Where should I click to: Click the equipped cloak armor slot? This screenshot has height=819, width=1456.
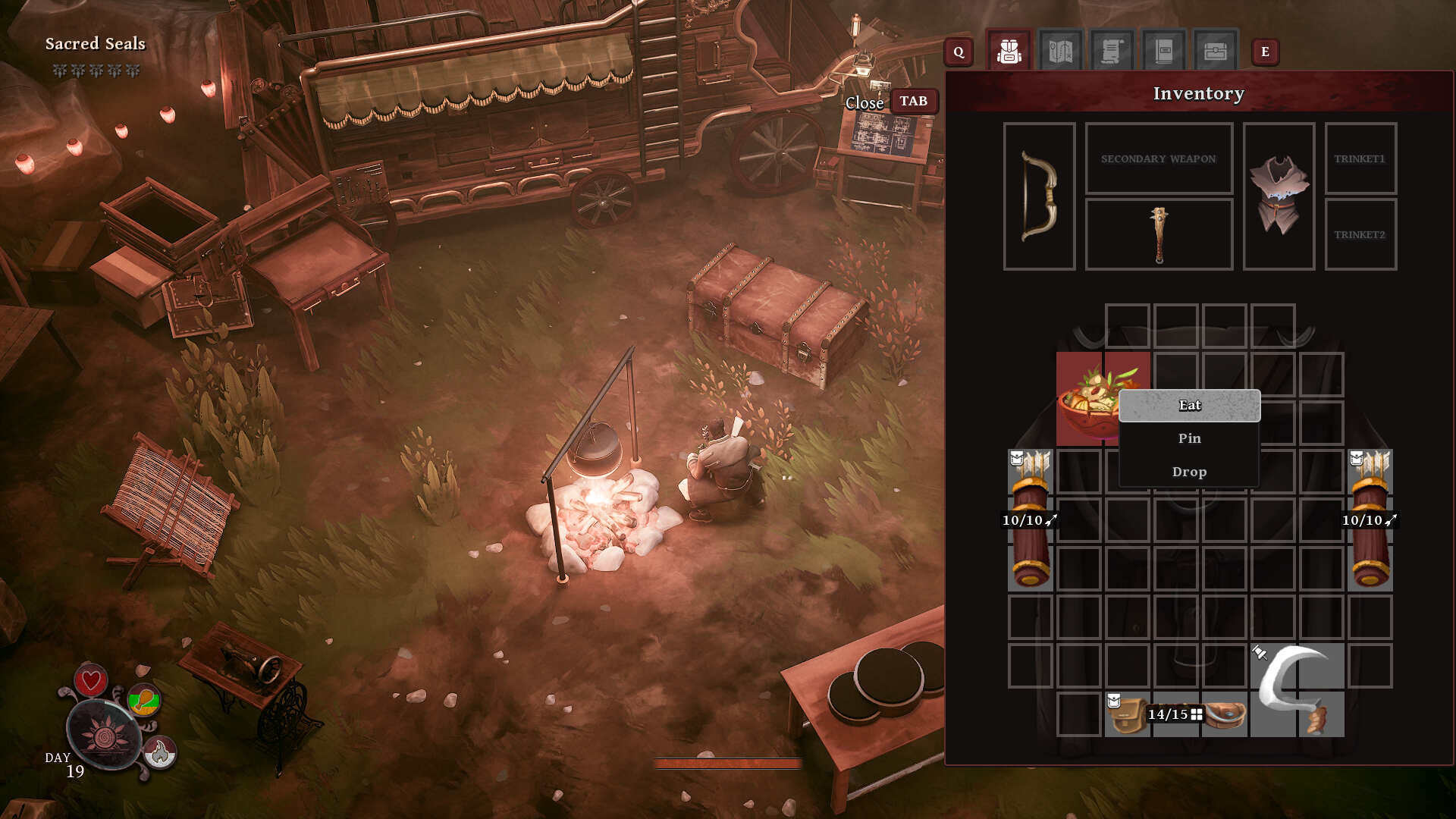click(x=1279, y=196)
